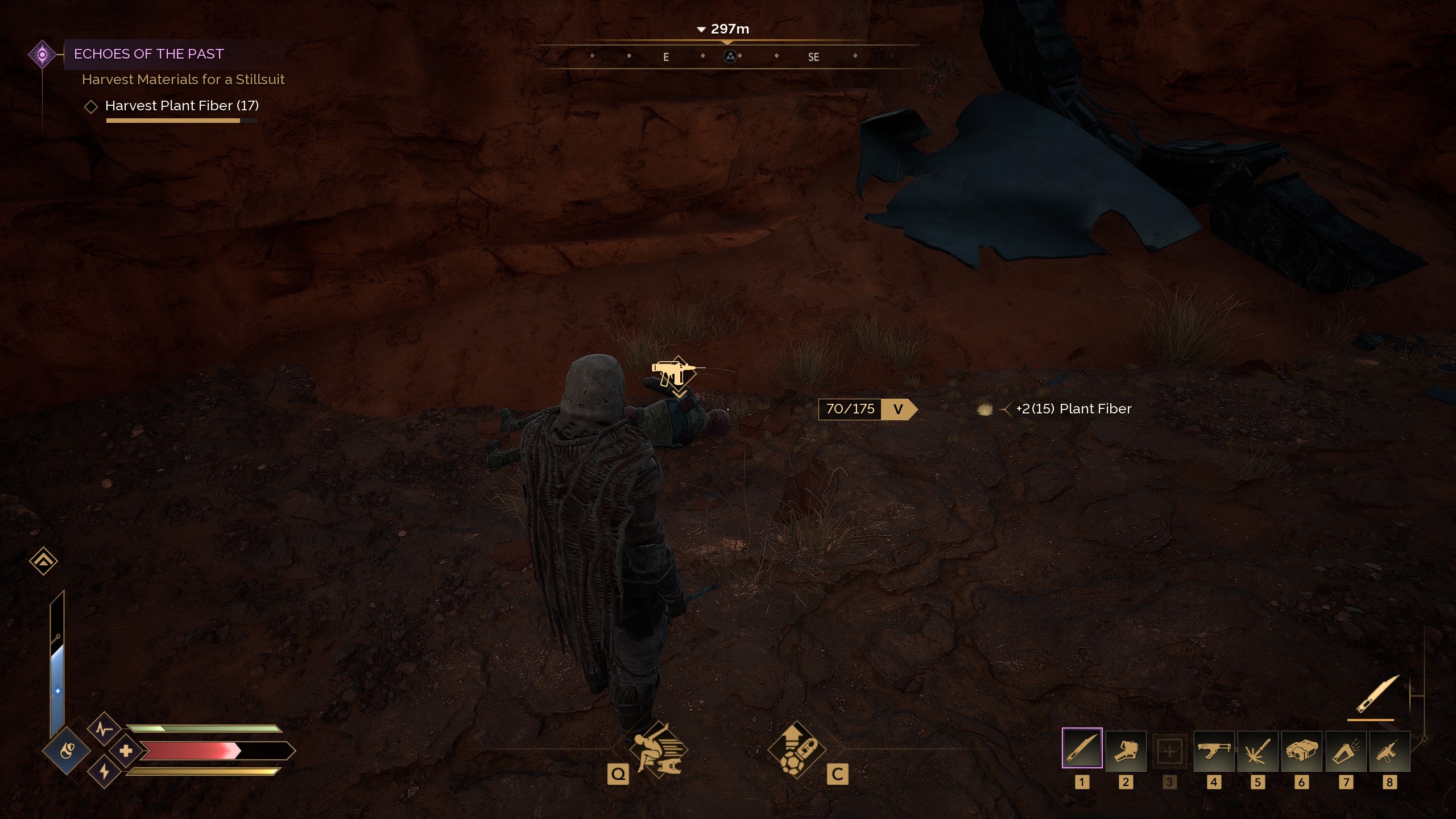Open the Echoes of the Past quest diamond icon
Image resolution: width=1456 pixels, height=819 pixels.
(42, 54)
